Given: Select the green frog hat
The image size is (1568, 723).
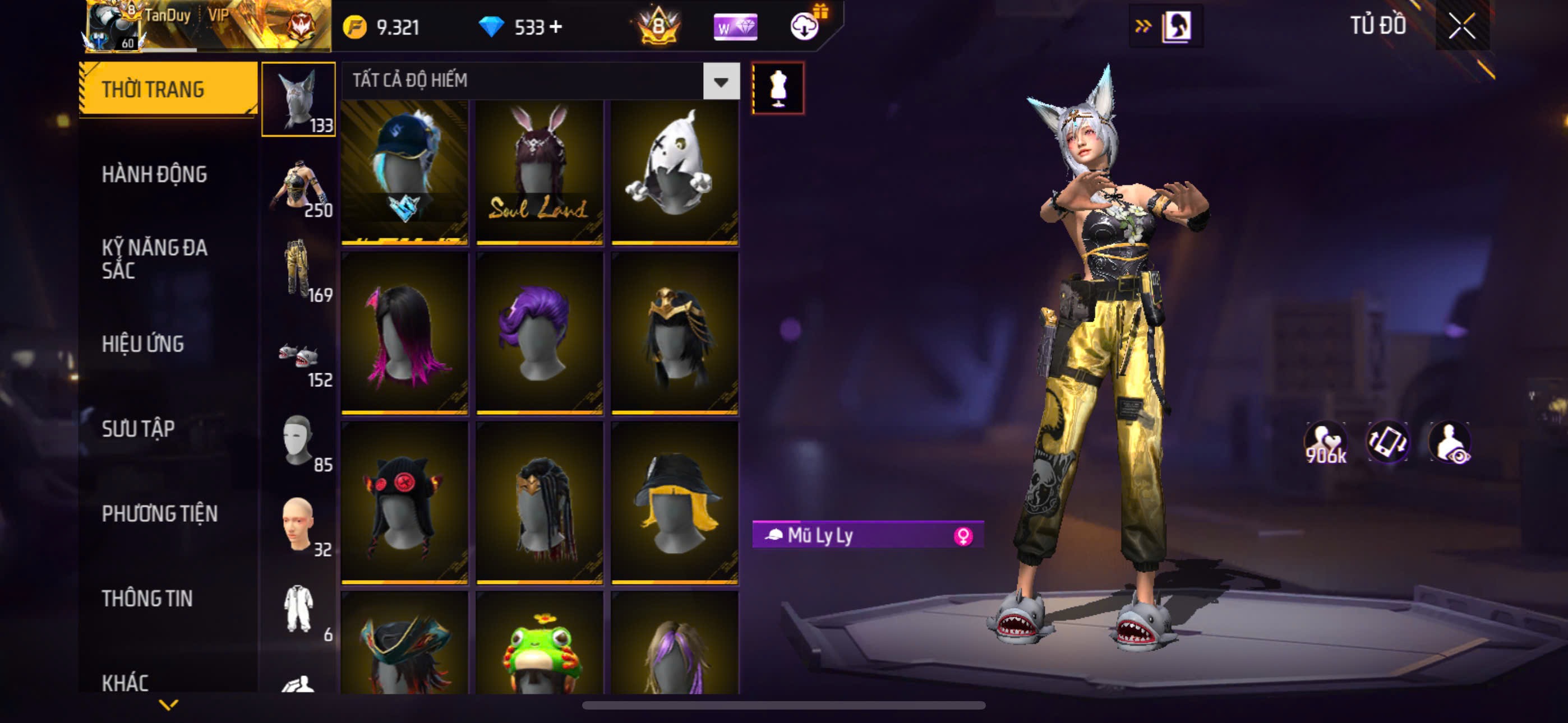Looking at the screenshot, I should [x=539, y=645].
